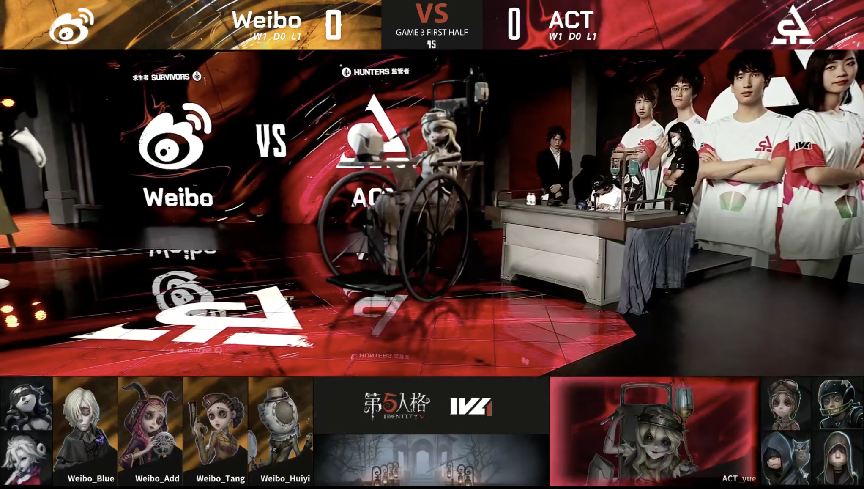Click the hooded character icon with owl
Screen dimensions: 864x489
(x=784, y=457)
